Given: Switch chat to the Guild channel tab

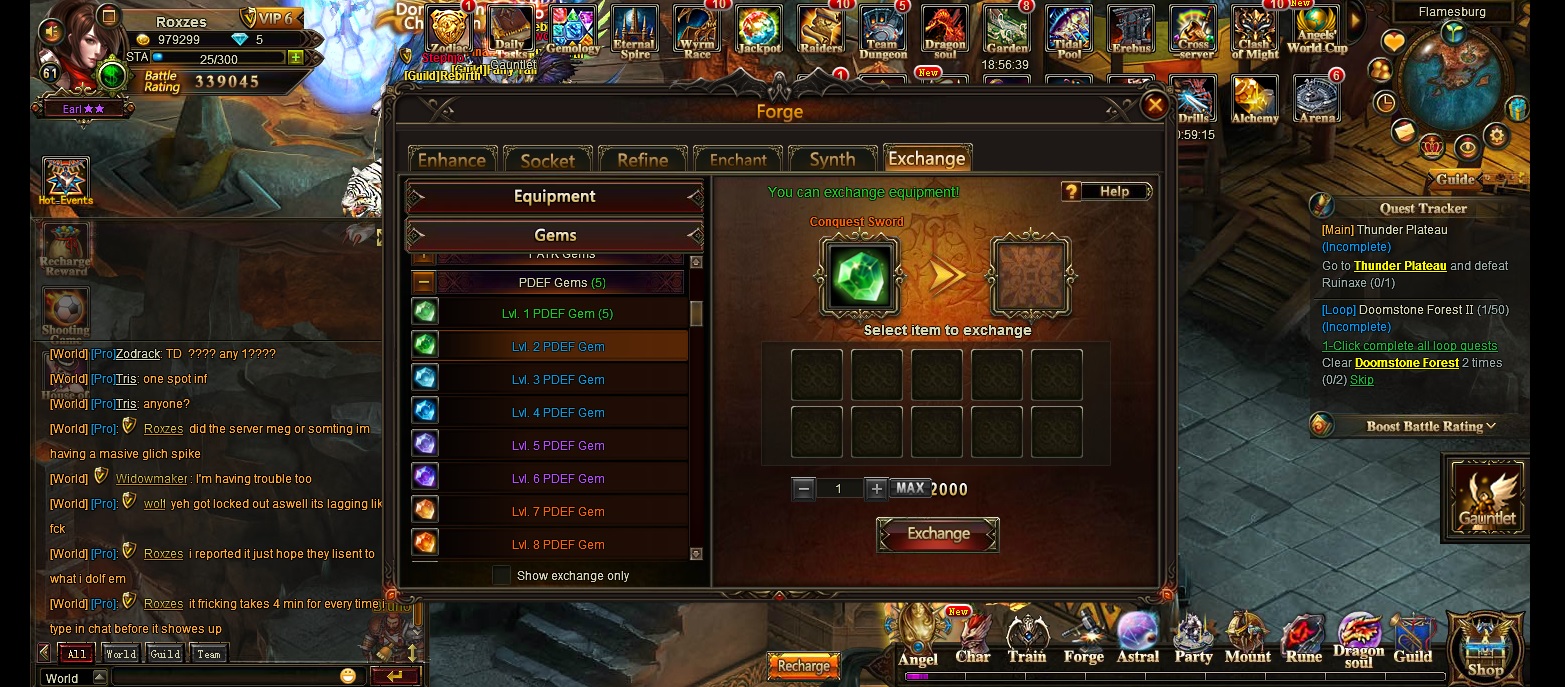Looking at the screenshot, I should point(165,654).
